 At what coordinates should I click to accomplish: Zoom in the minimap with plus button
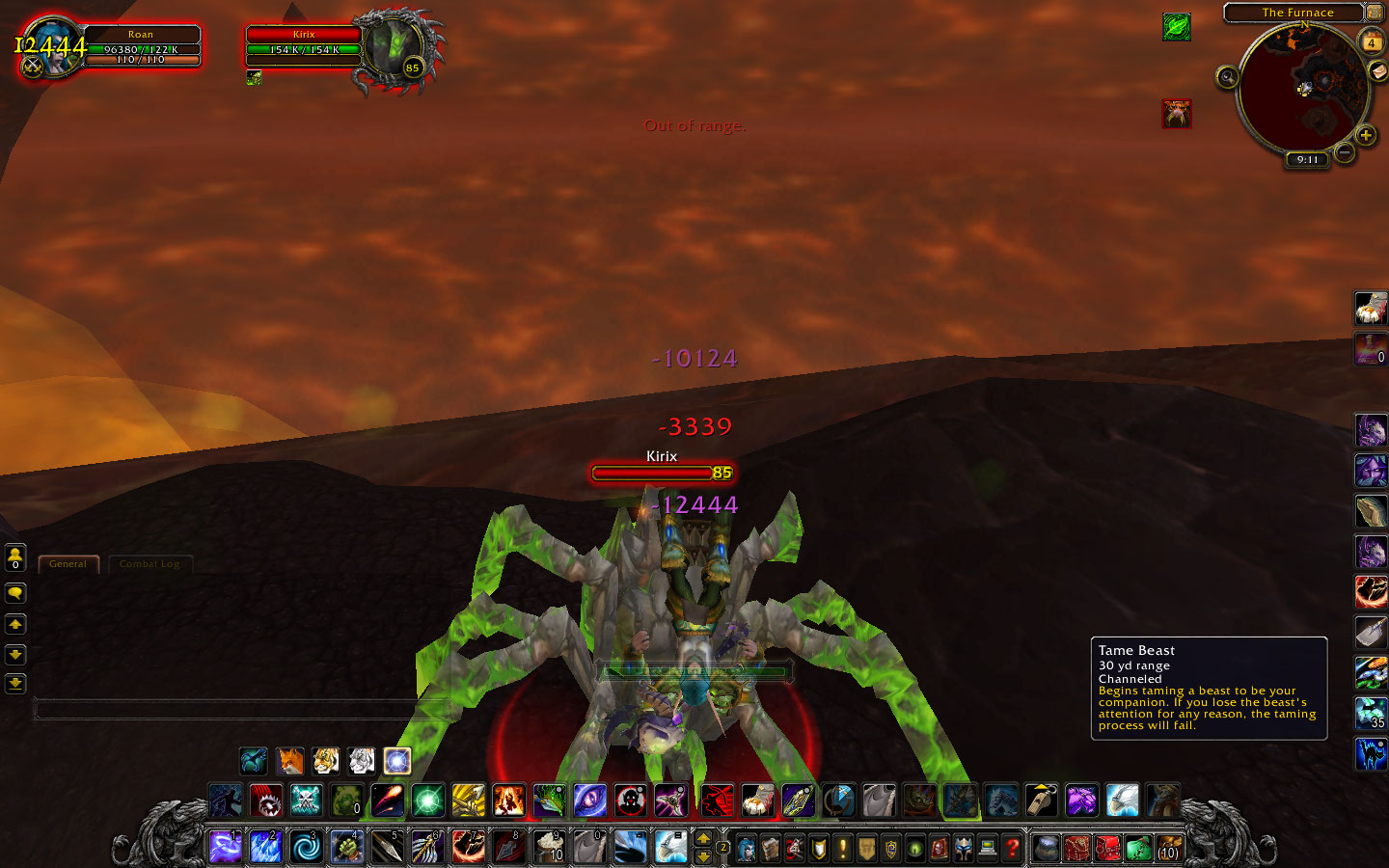(1366, 135)
